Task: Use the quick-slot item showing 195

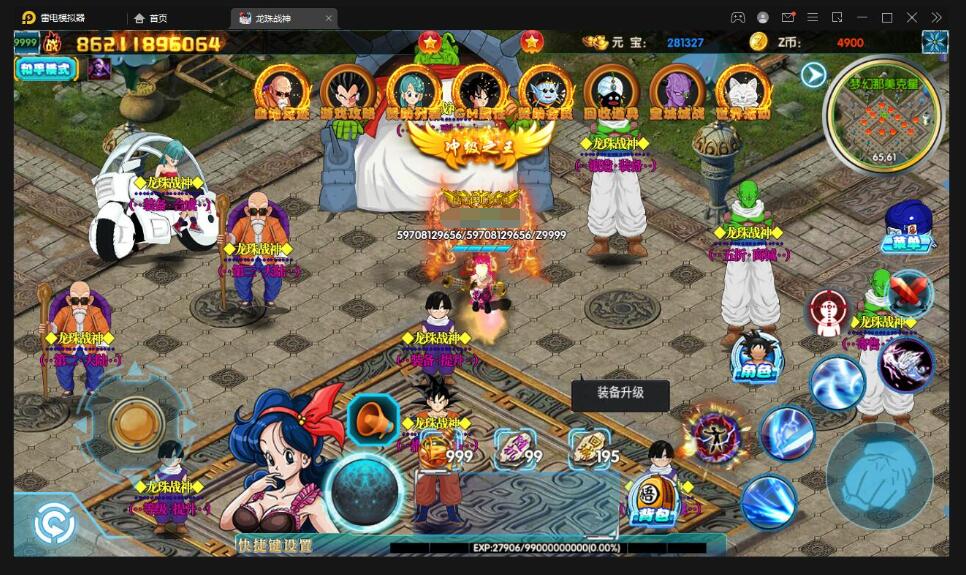Action: coord(589,449)
